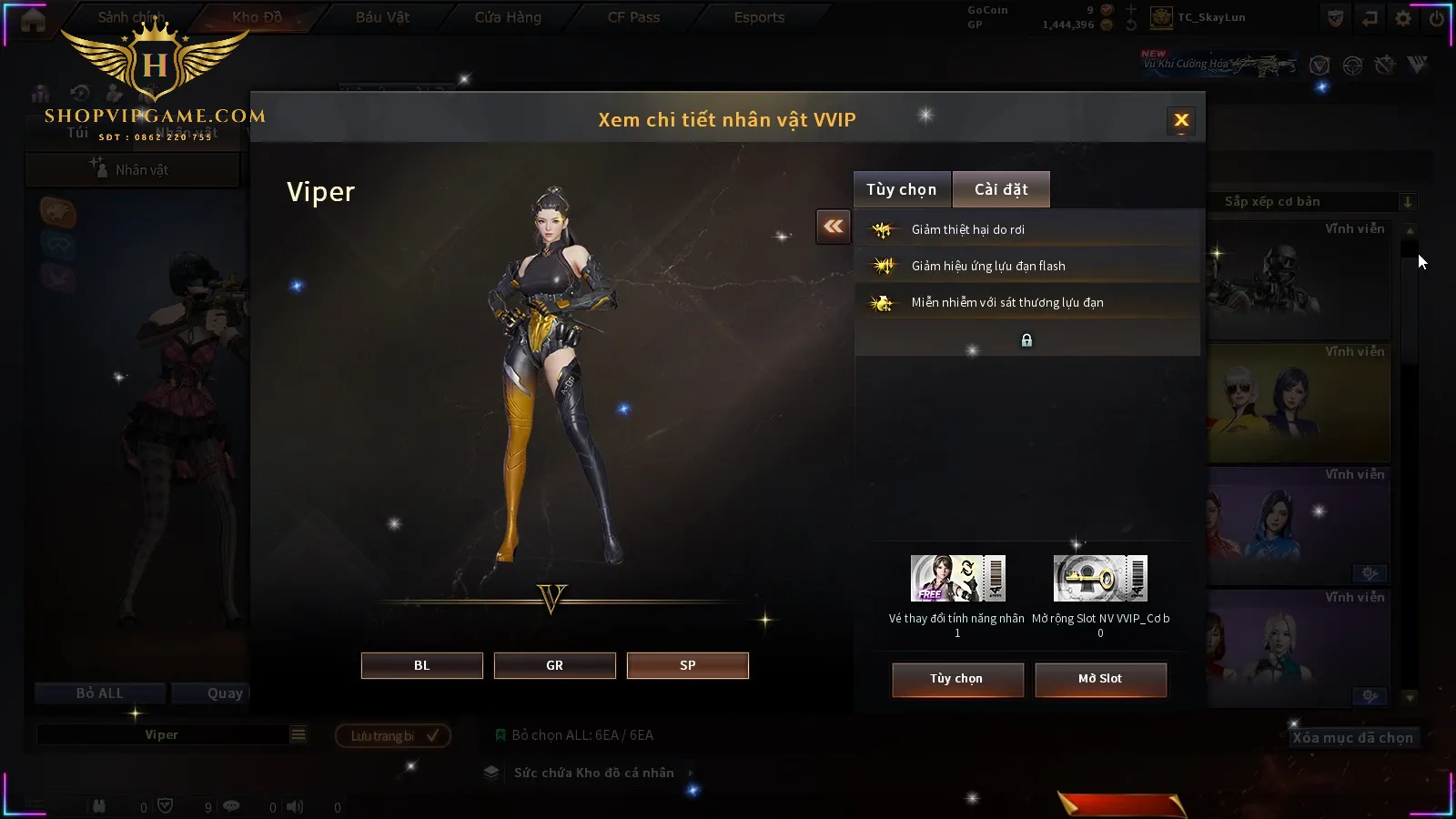Open the Cài đặt tab
This screenshot has height=819, width=1456.
coord(1001,189)
